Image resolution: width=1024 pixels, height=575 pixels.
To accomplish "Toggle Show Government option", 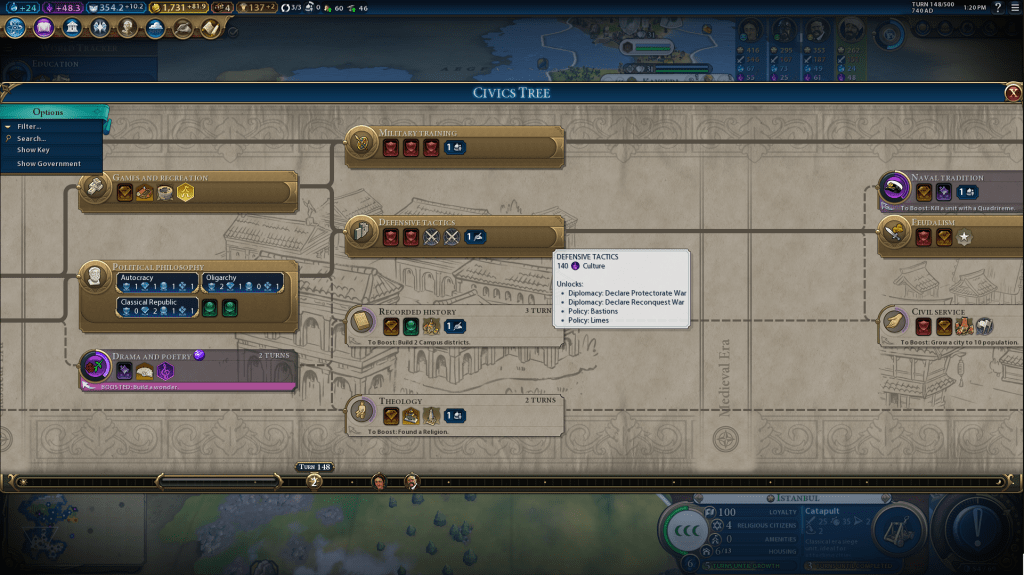I will [48, 164].
